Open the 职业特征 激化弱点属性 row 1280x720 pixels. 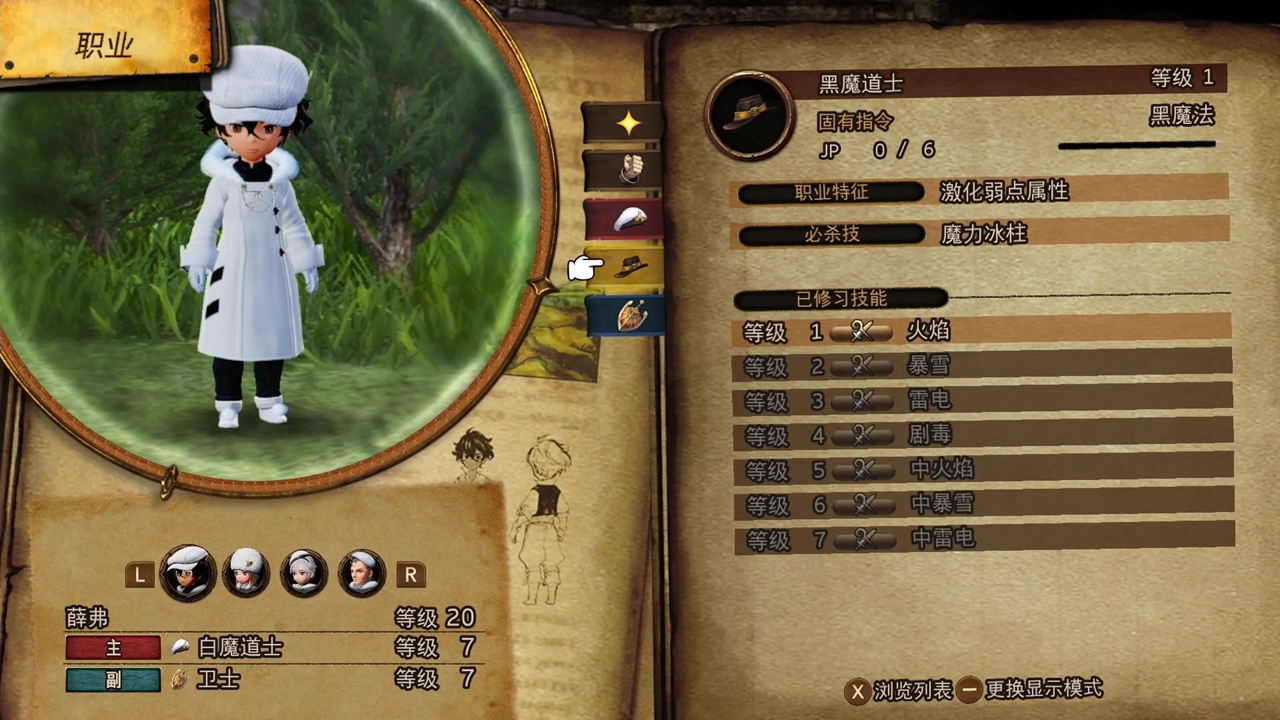[x=980, y=191]
